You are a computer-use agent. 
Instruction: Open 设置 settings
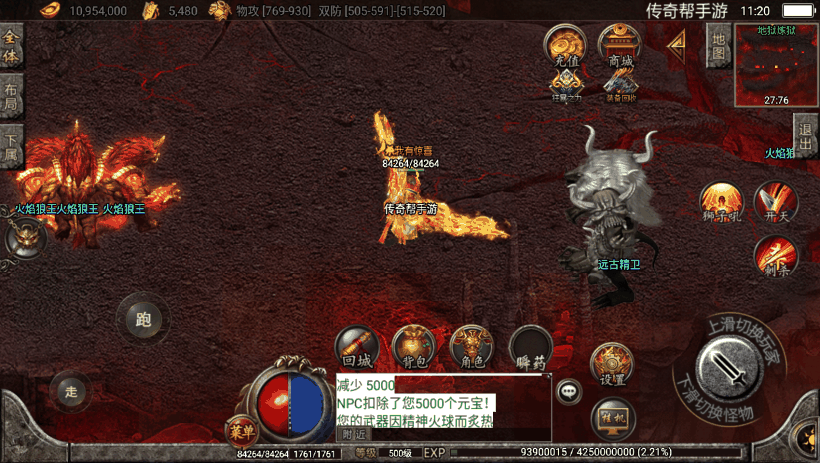tap(612, 364)
